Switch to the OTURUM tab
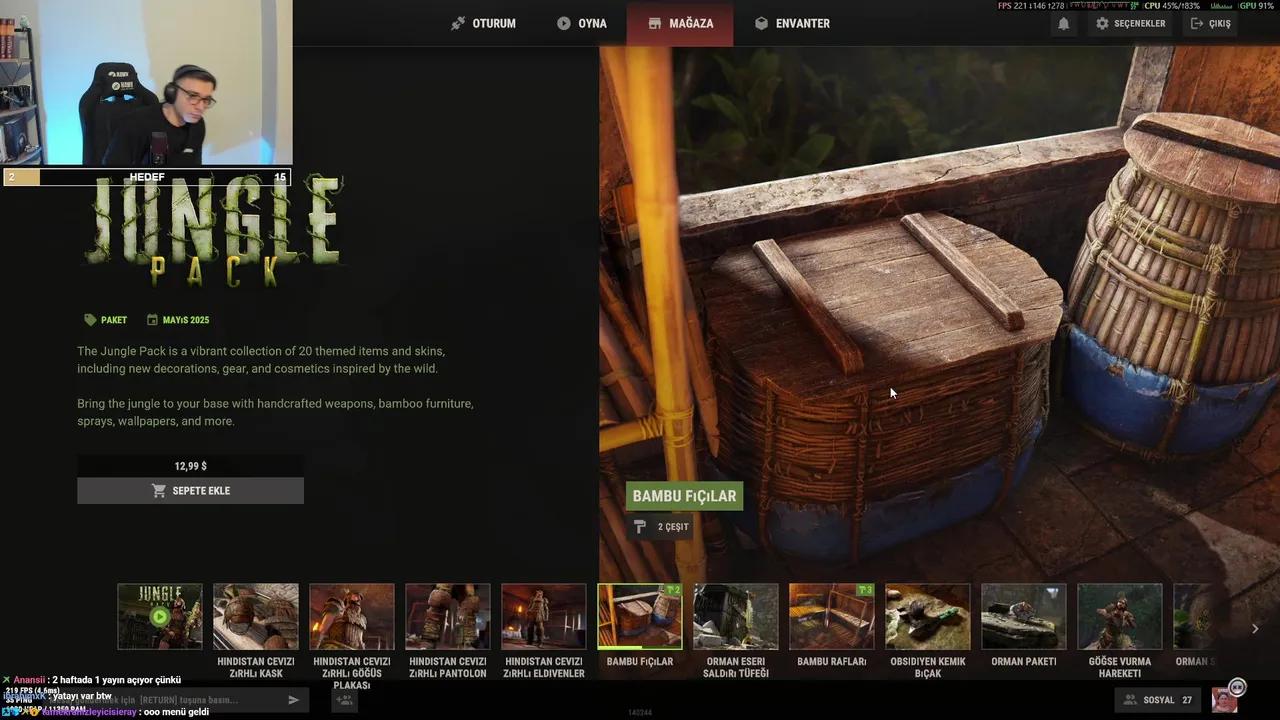1280x720 pixels. (483, 23)
